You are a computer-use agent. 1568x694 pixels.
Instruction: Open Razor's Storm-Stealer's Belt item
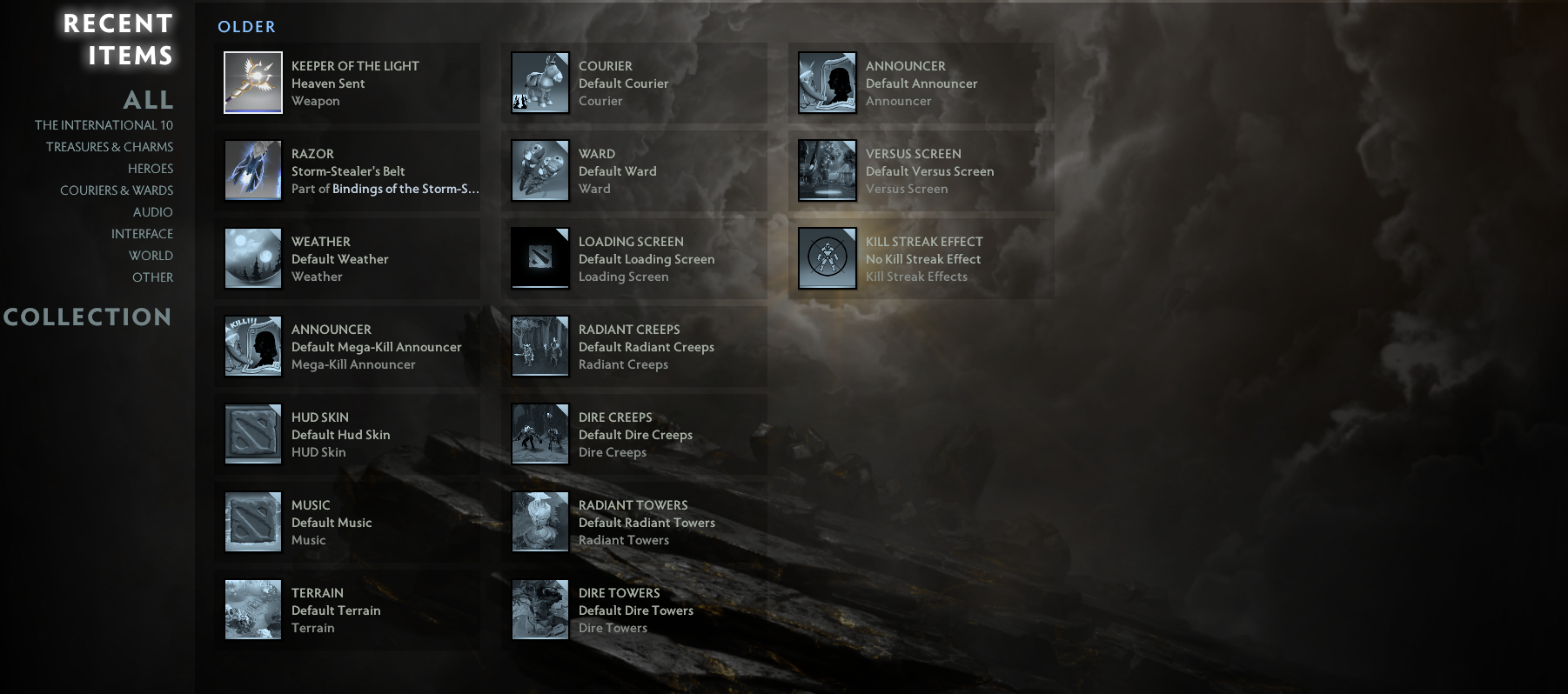(x=252, y=170)
